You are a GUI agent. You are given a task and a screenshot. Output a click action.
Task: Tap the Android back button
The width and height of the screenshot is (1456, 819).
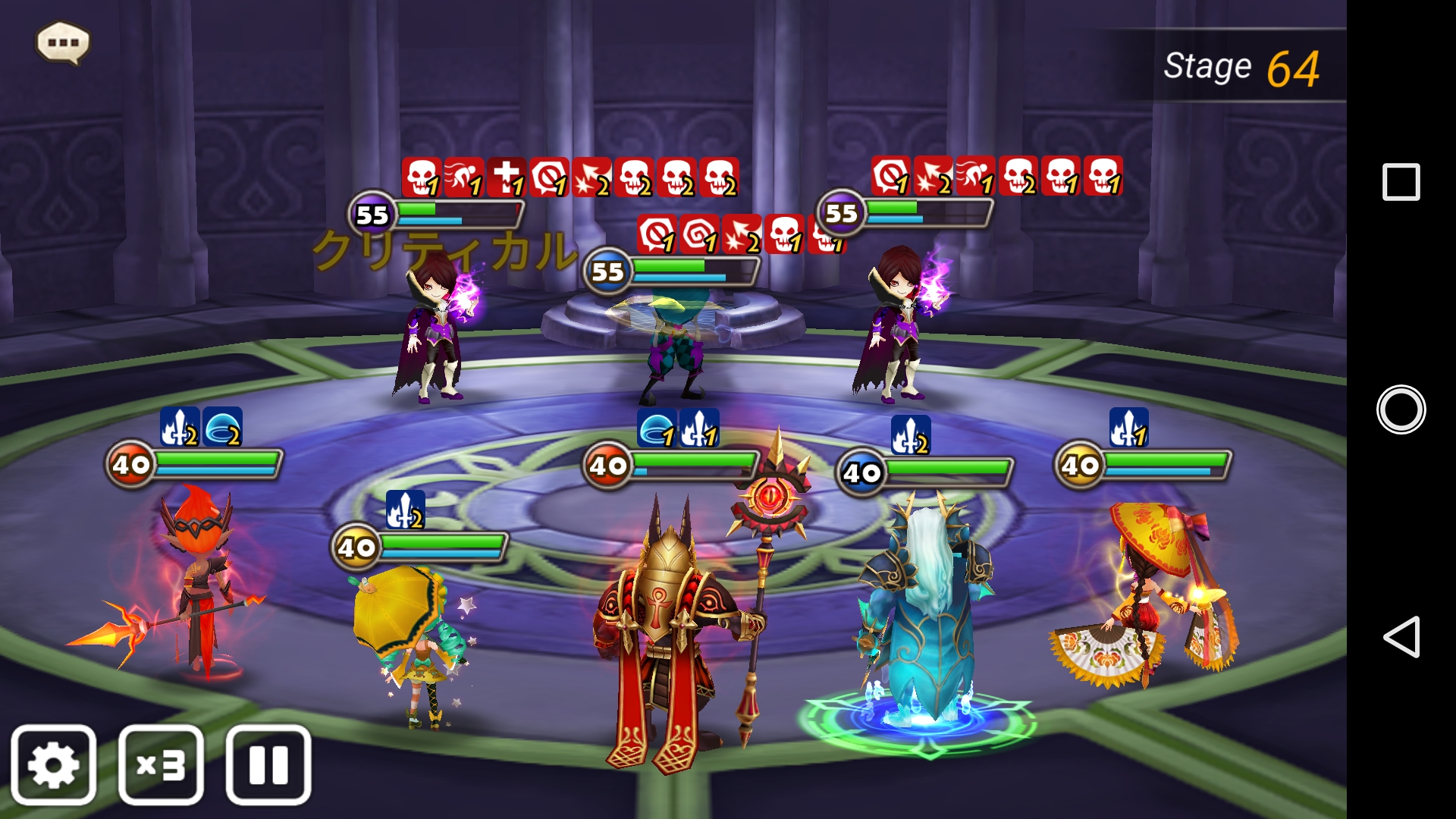tap(1401, 636)
